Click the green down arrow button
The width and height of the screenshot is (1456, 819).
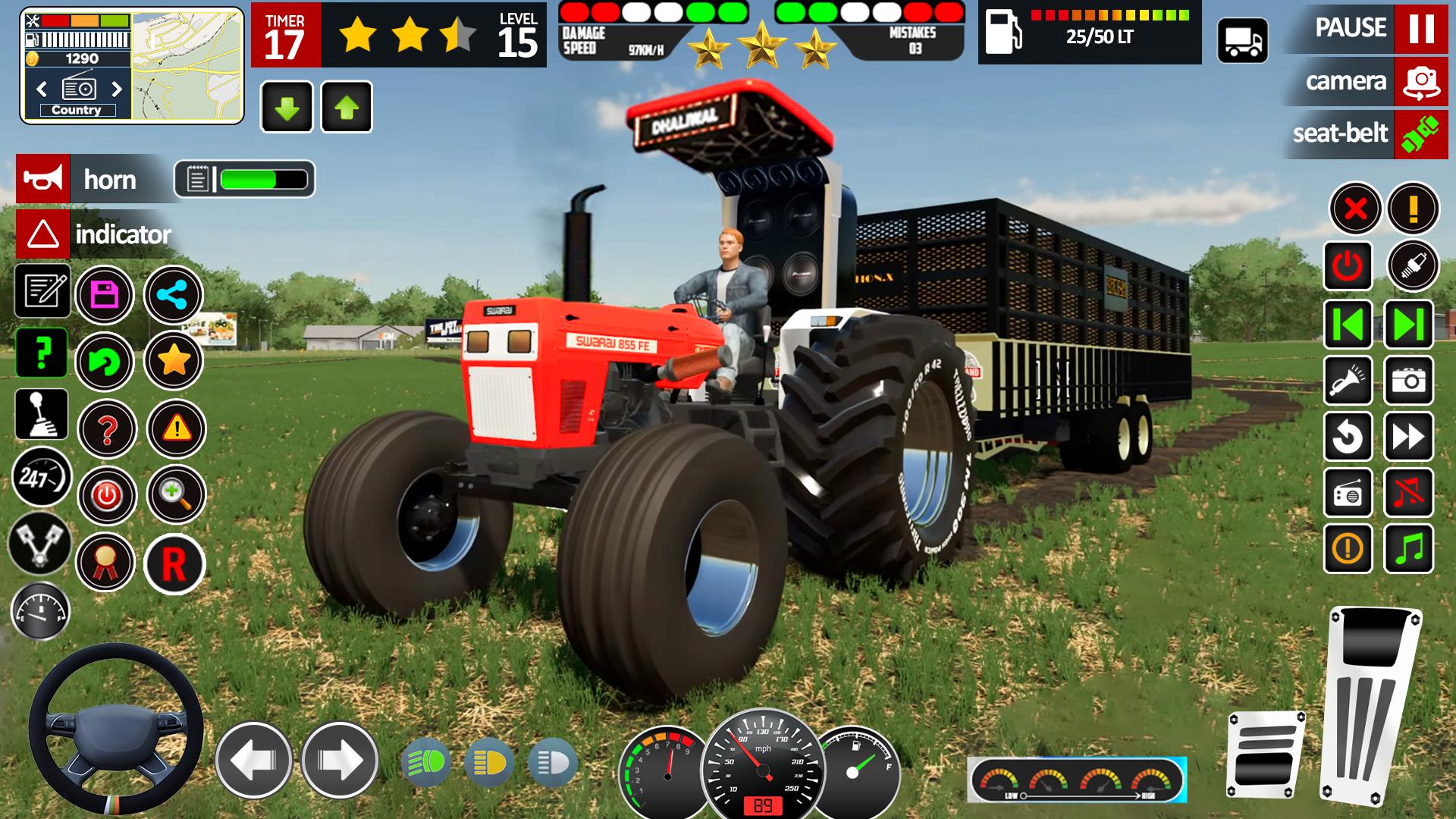pos(287,108)
